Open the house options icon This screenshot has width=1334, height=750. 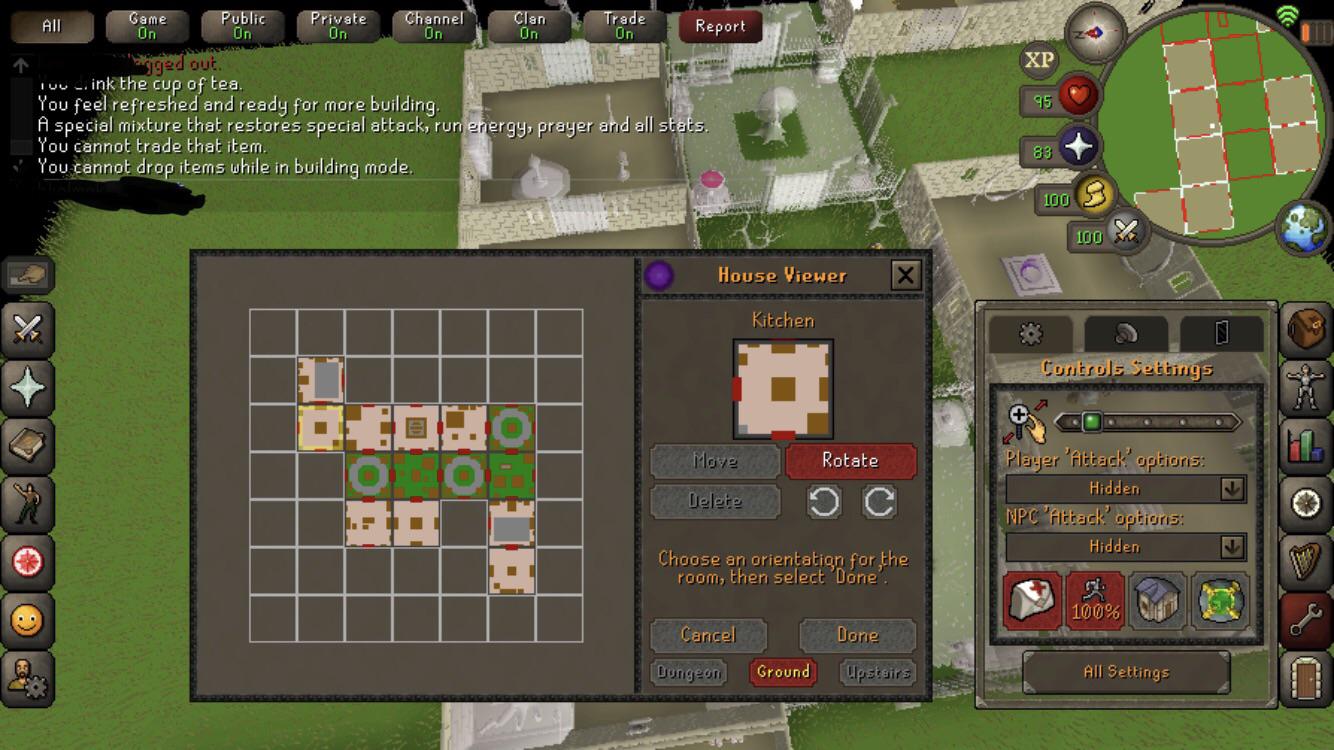tap(1158, 601)
